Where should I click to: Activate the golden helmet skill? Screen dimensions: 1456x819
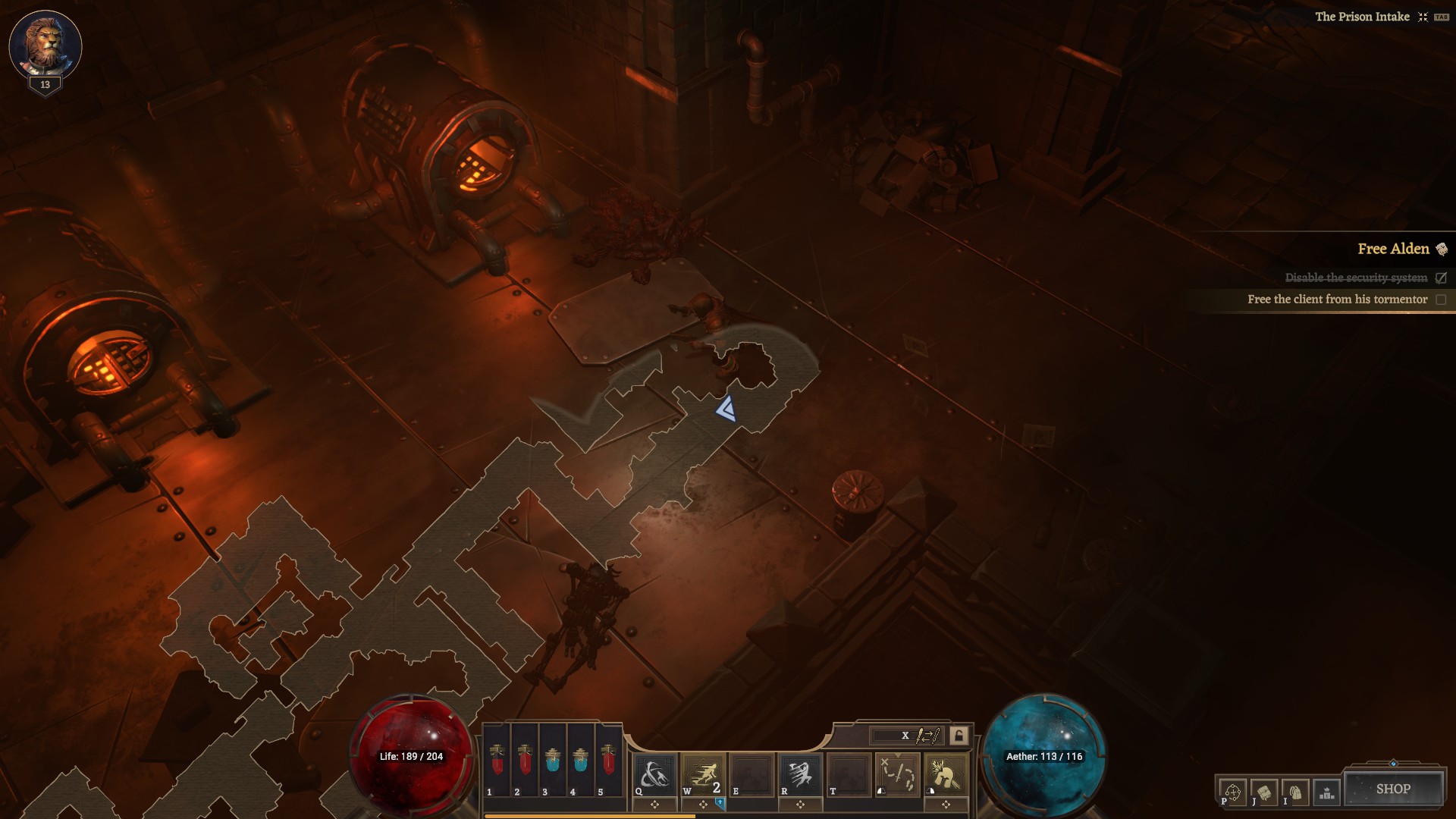[x=946, y=775]
